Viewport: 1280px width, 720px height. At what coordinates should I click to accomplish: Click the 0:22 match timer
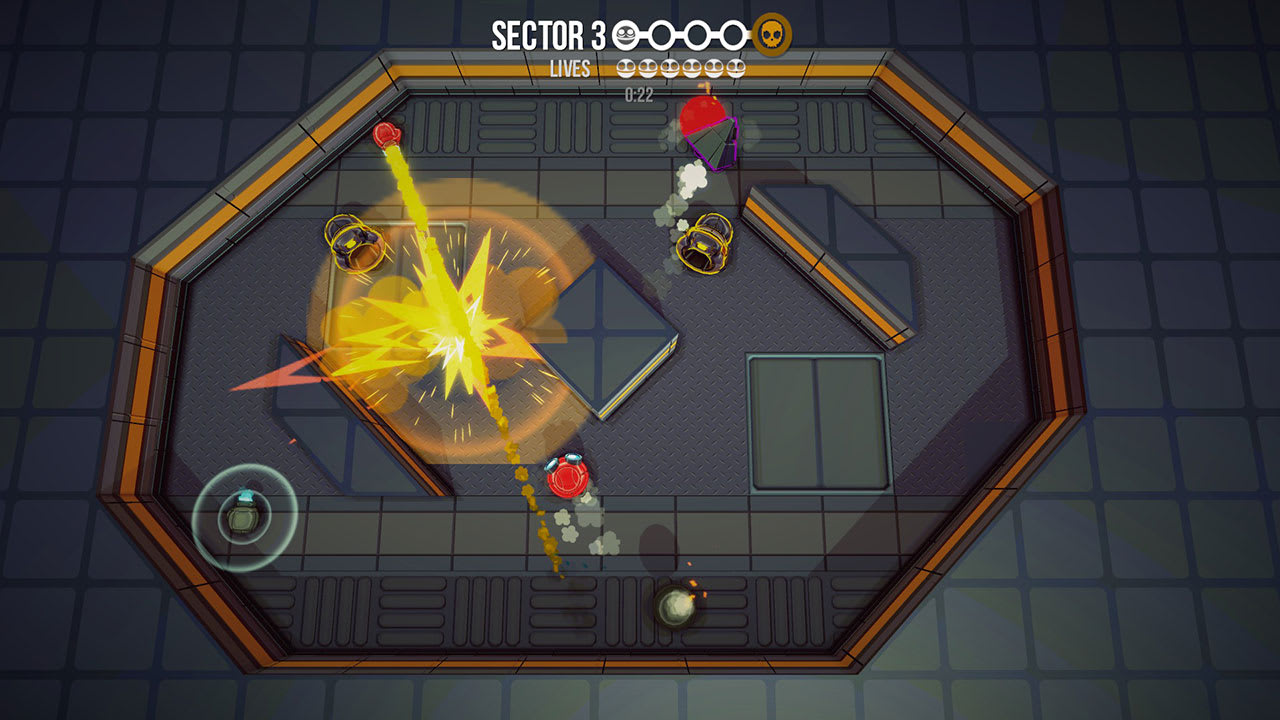tap(638, 94)
